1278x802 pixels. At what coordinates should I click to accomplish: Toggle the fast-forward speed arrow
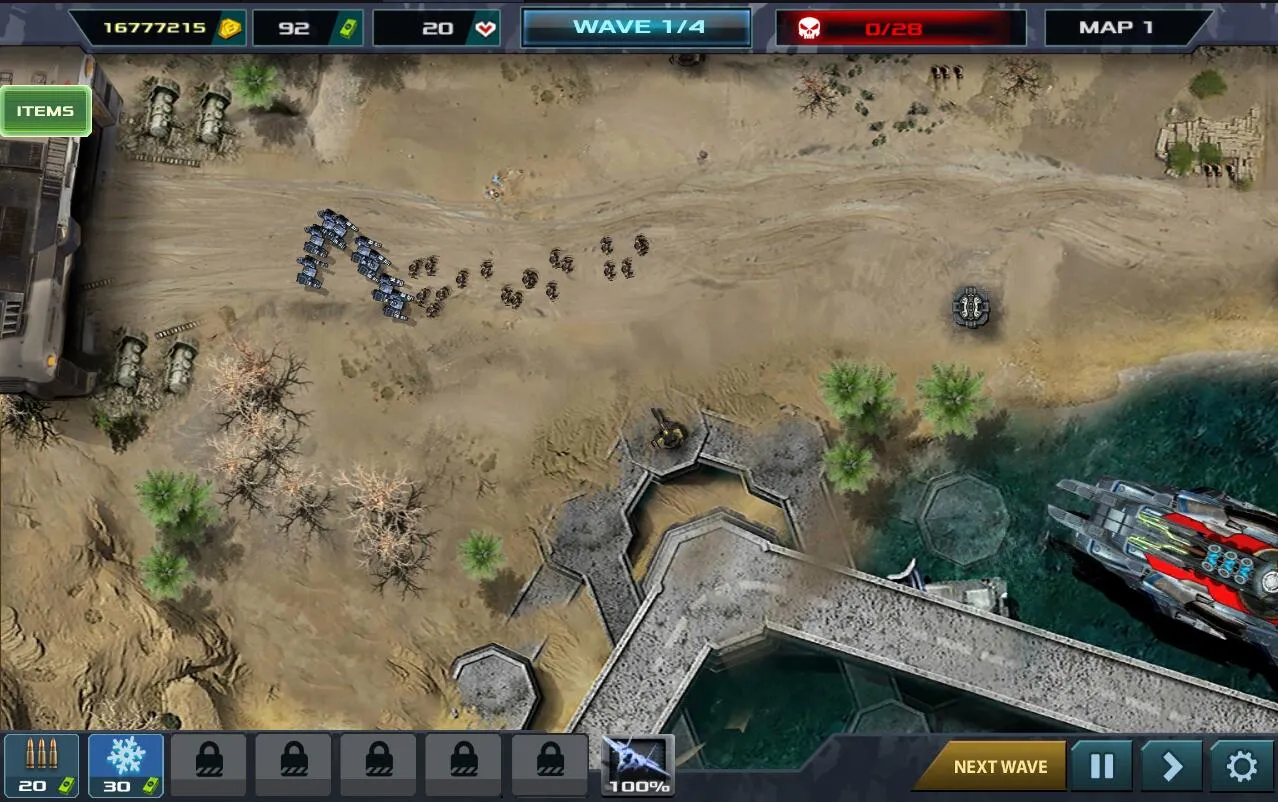pos(1171,767)
